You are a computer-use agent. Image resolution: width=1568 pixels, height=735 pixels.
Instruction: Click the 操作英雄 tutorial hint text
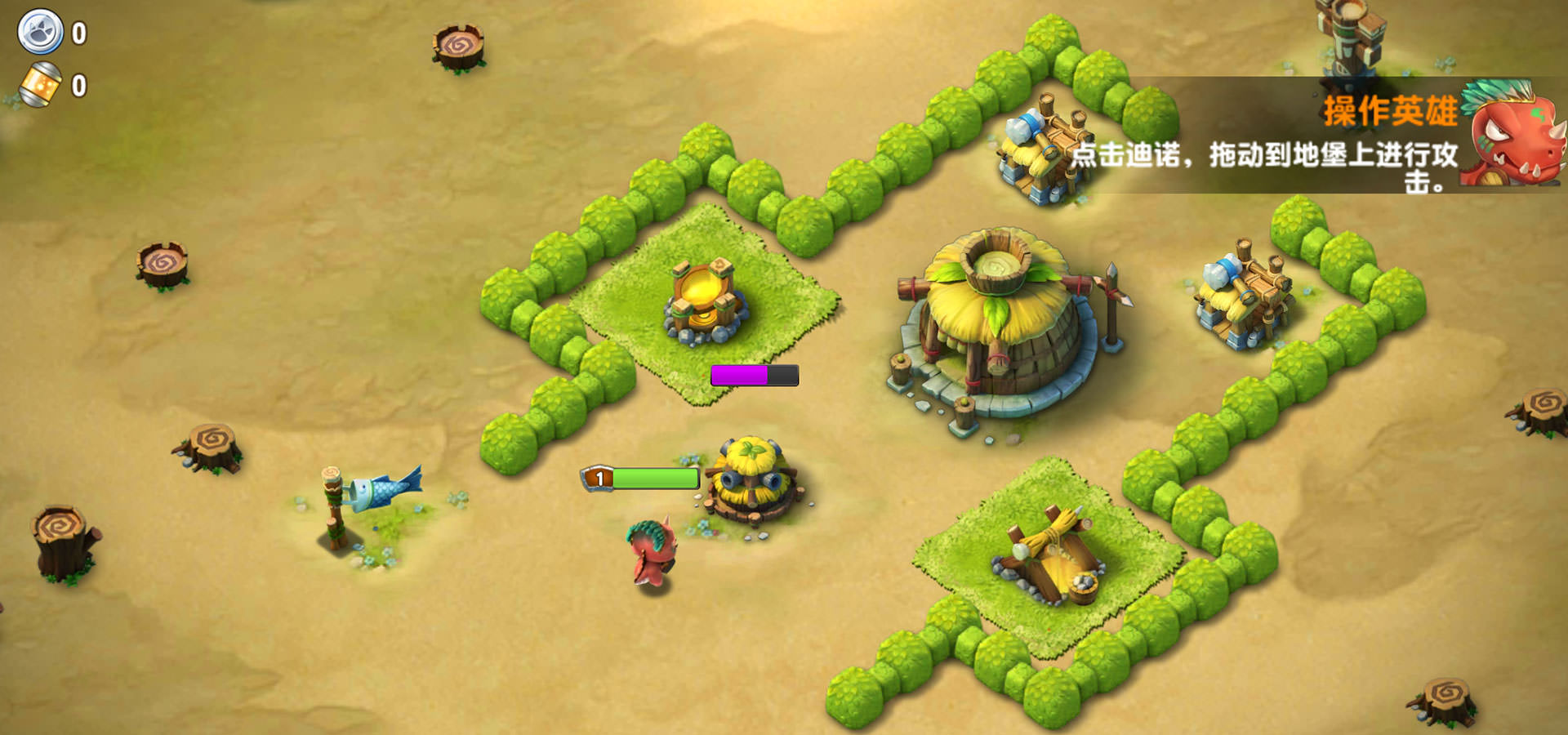[x=1390, y=111]
